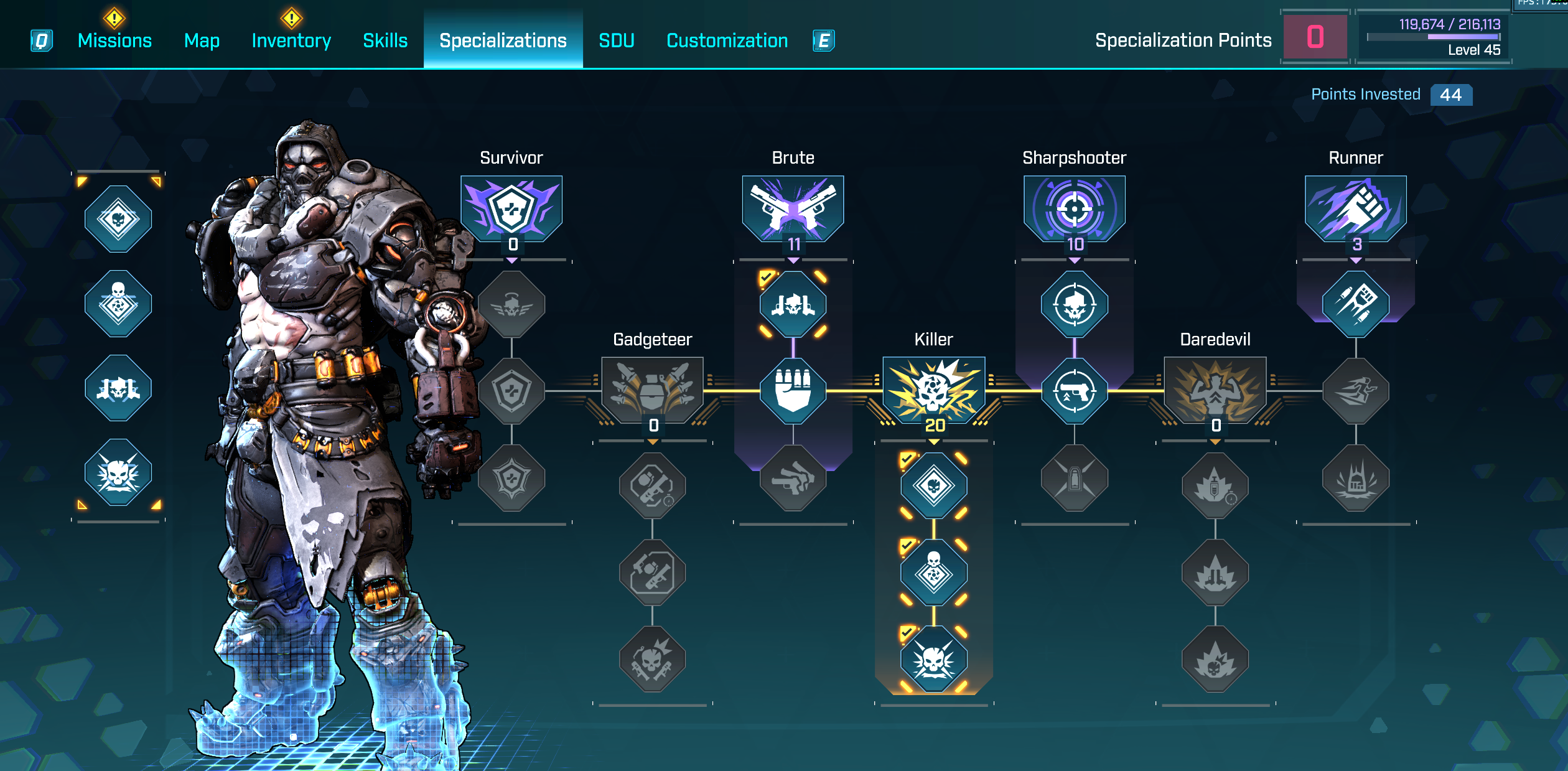Switch to the Customization tab
Screen dimensions: 1568x771
click(727, 40)
